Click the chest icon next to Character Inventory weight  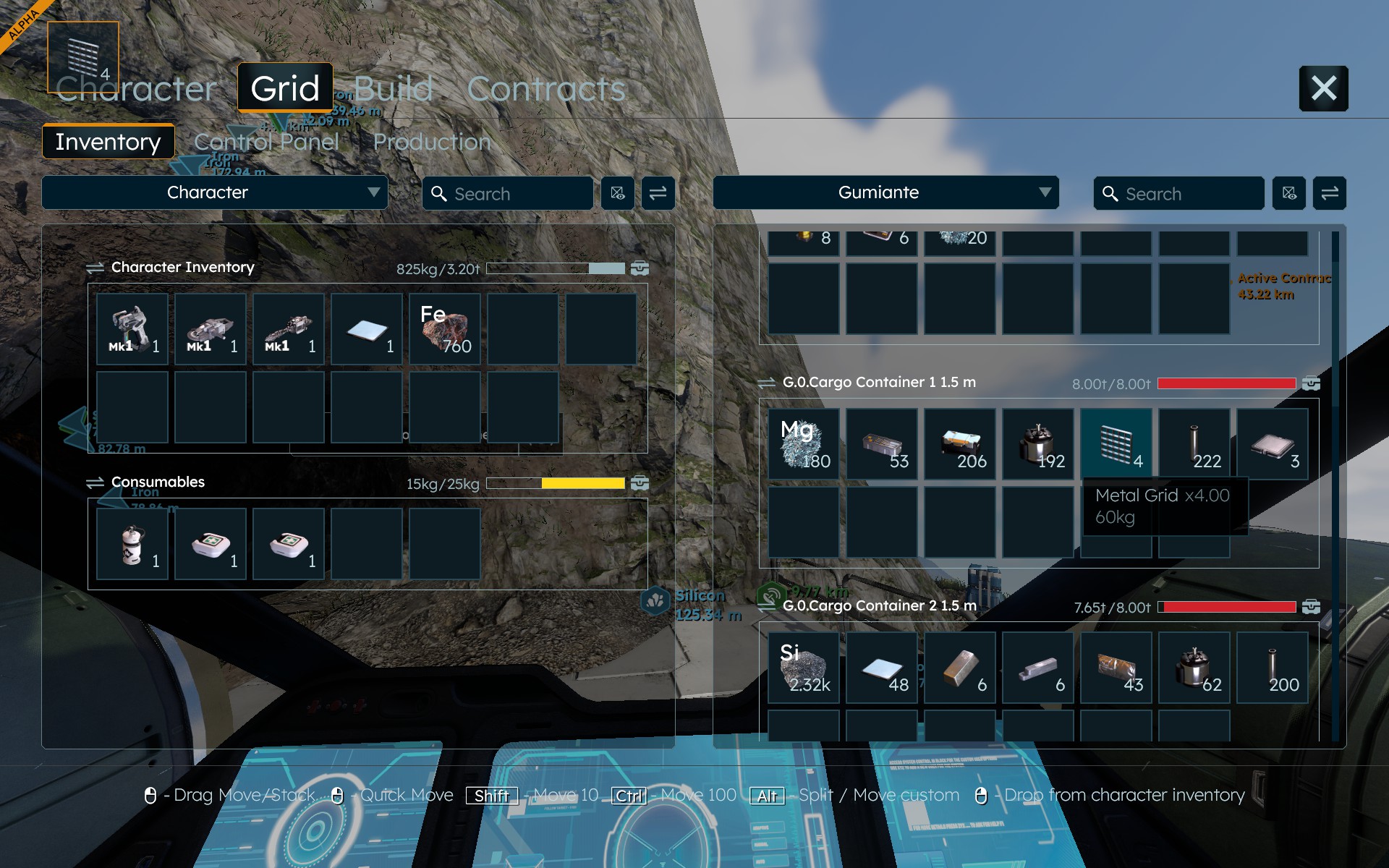(640, 268)
